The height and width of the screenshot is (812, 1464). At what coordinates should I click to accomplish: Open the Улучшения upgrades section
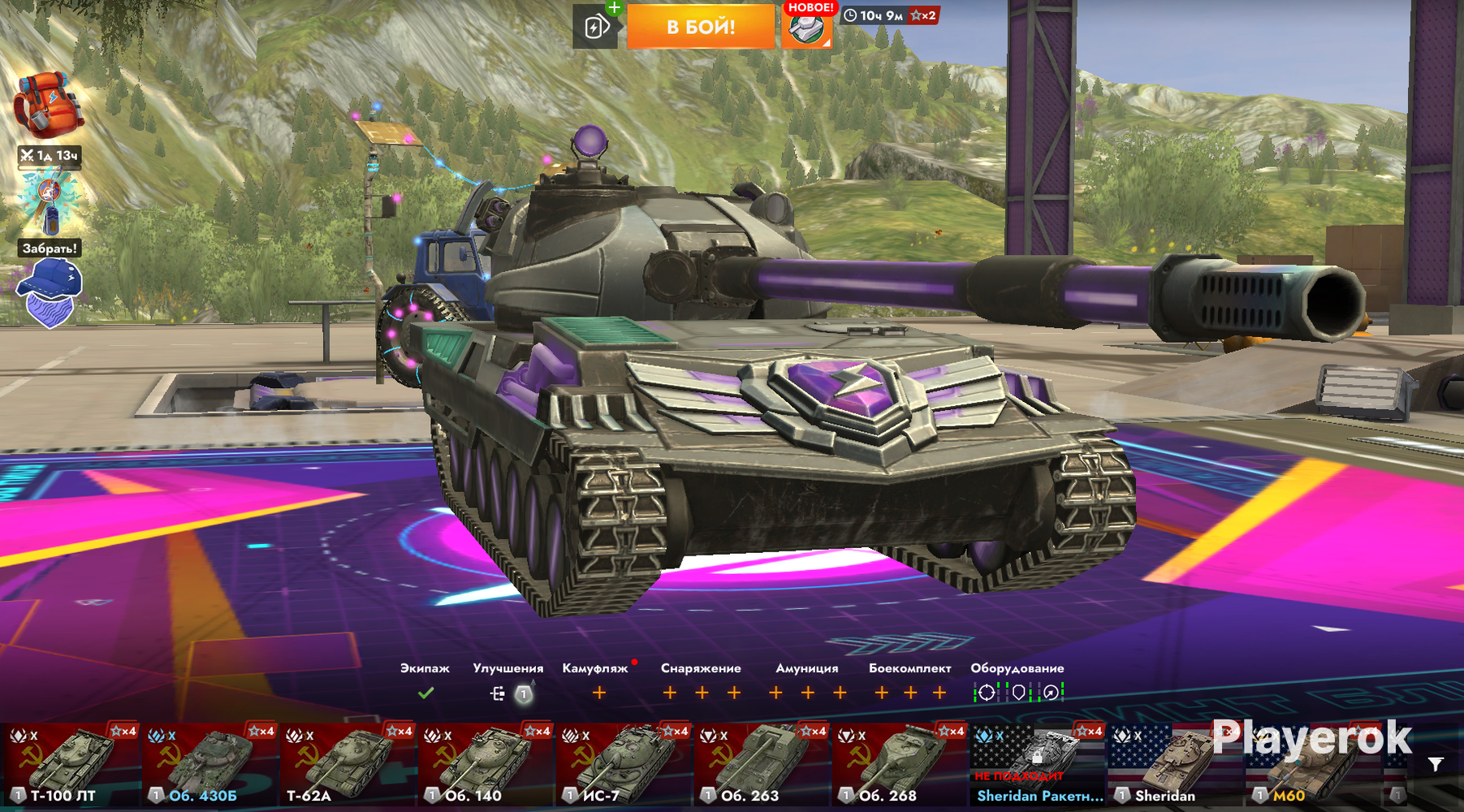(x=508, y=693)
